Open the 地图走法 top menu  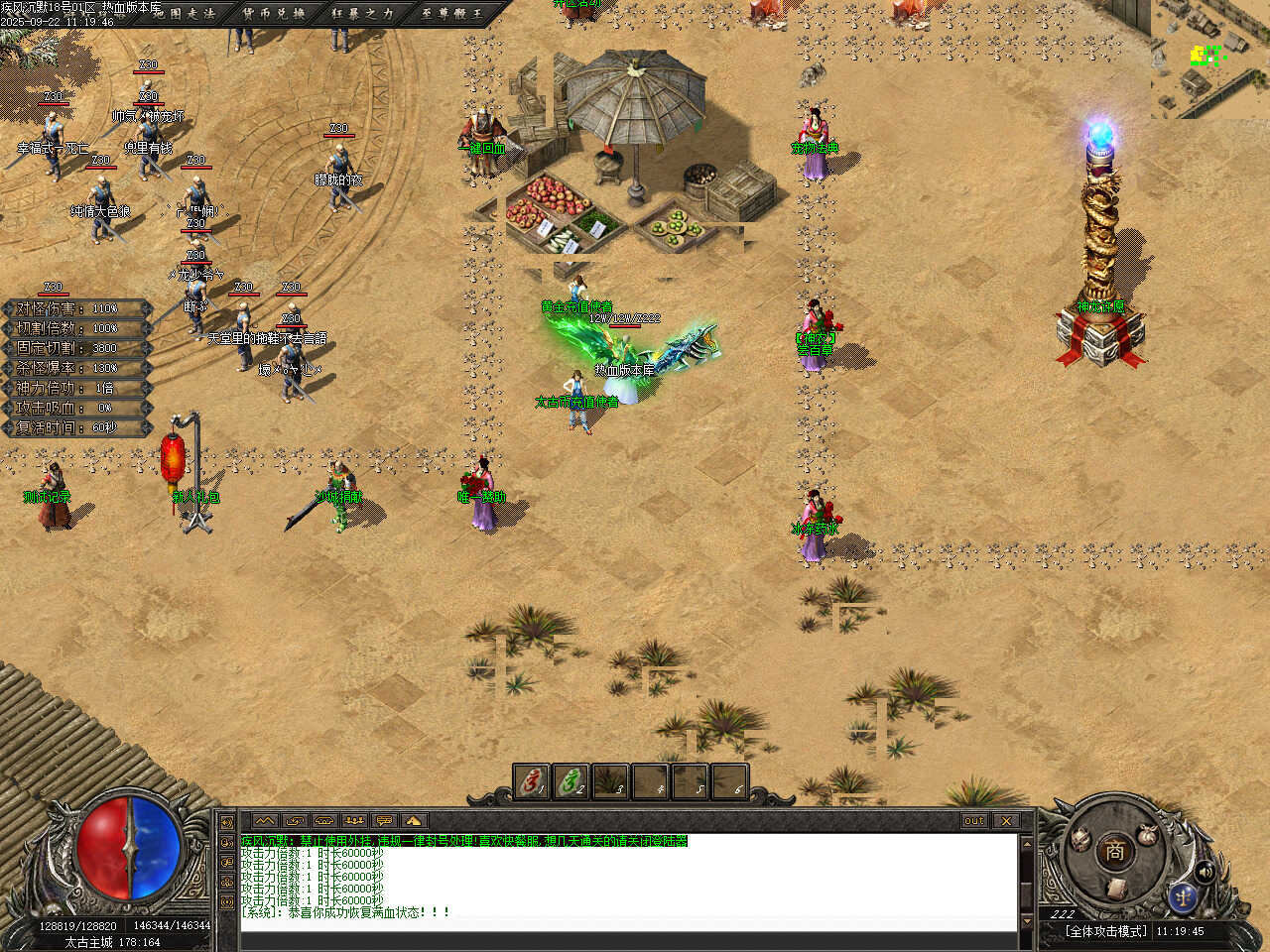[185, 13]
